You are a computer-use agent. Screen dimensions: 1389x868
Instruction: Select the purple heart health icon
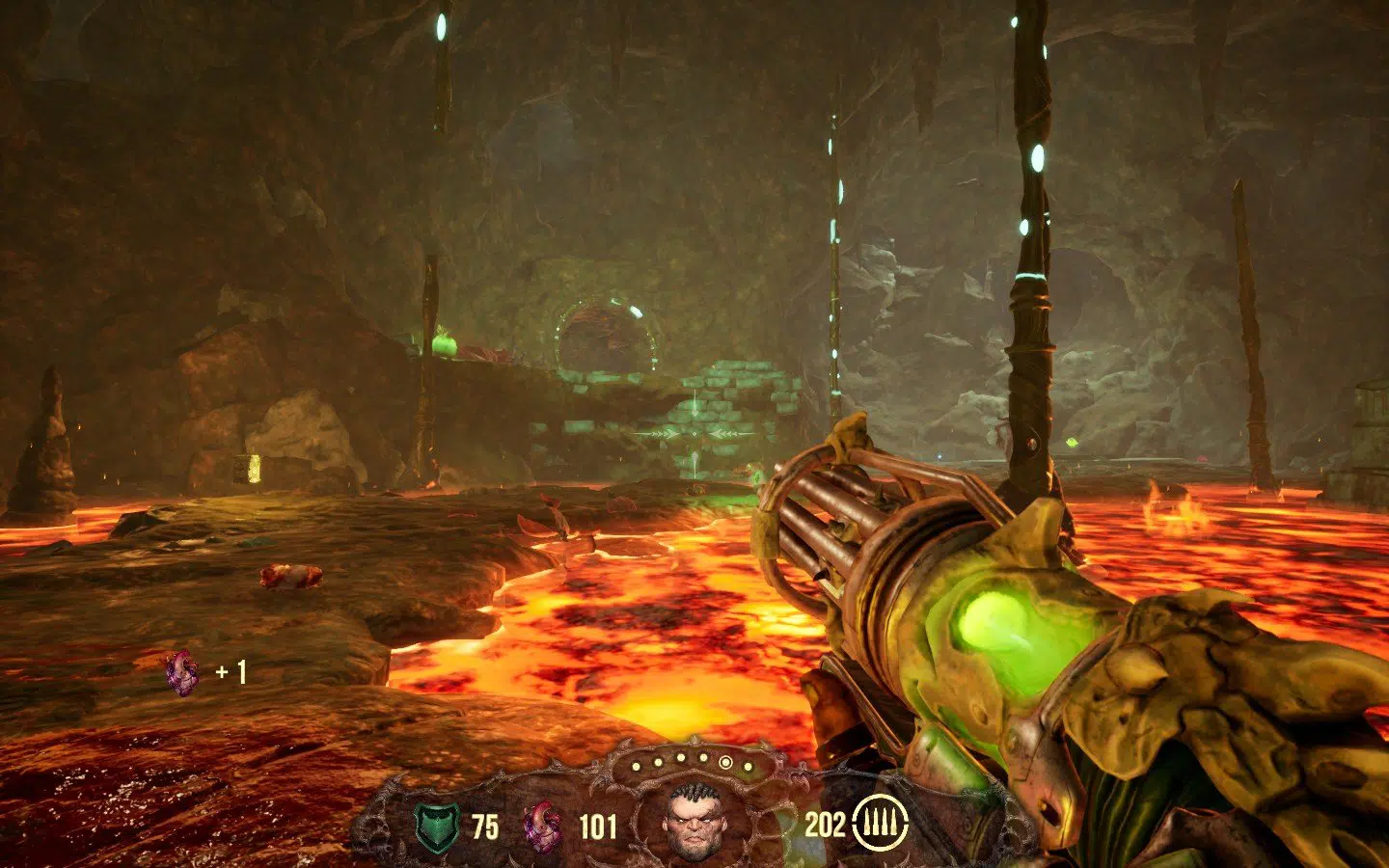540,827
